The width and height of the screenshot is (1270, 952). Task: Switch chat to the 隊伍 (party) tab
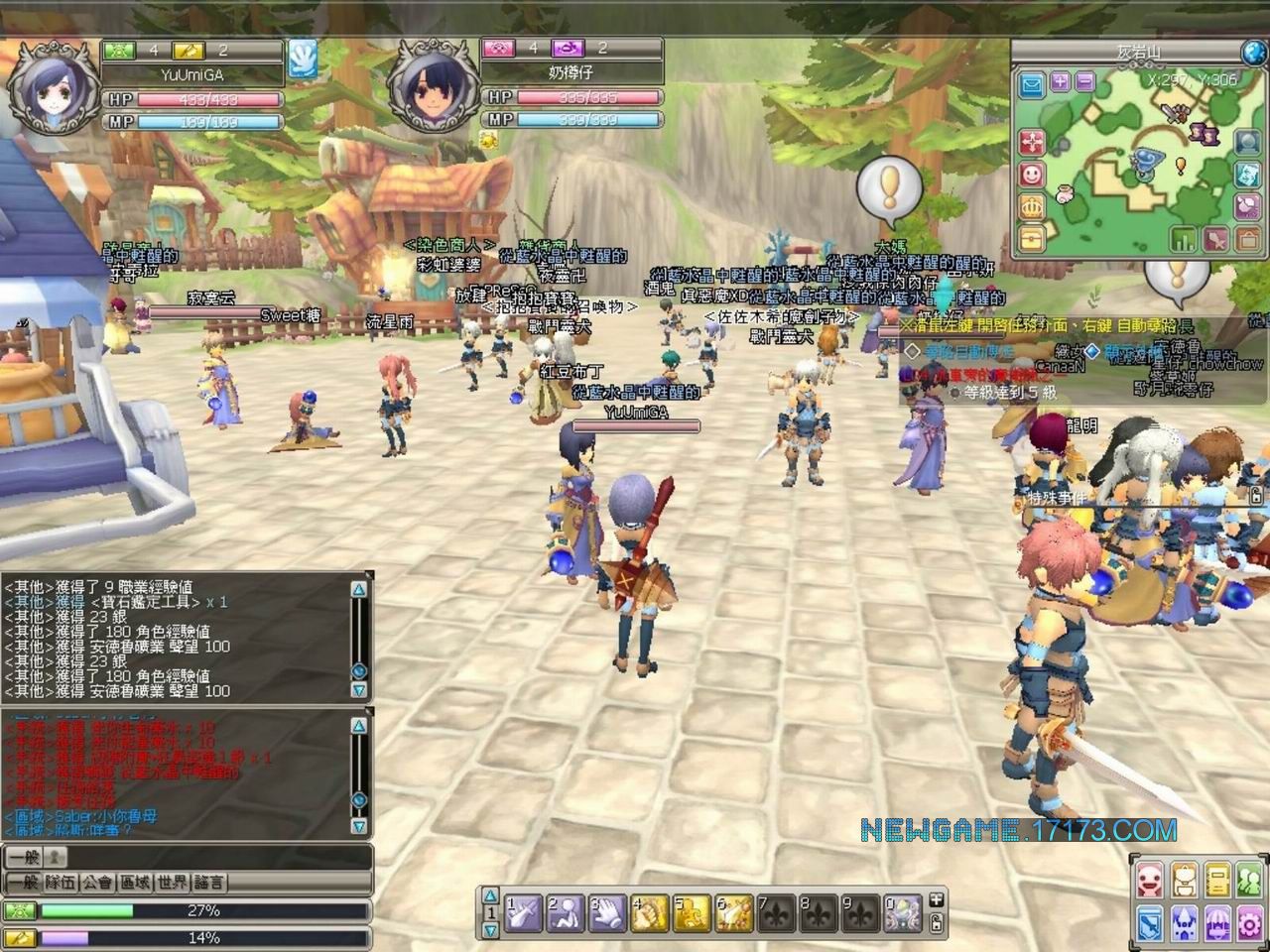coord(59,882)
